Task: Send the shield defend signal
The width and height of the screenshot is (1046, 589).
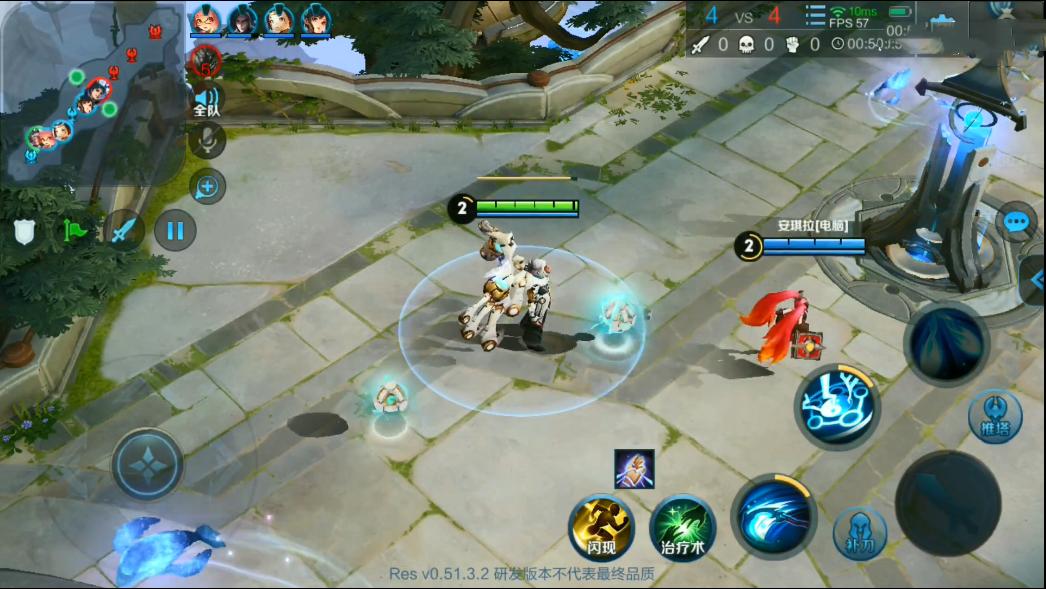Action: click(24, 232)
